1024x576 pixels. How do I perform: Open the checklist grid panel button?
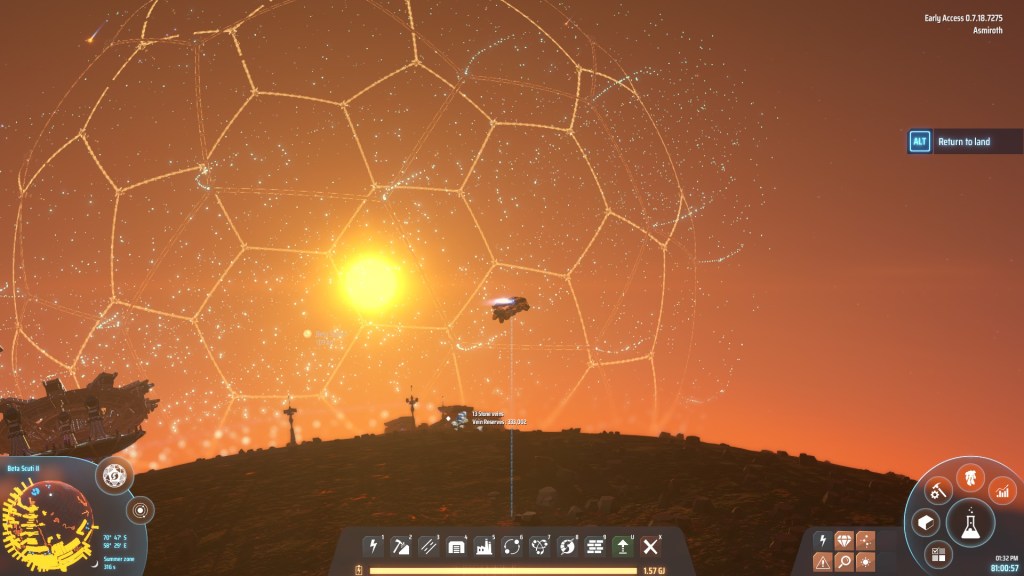(938, 553)
